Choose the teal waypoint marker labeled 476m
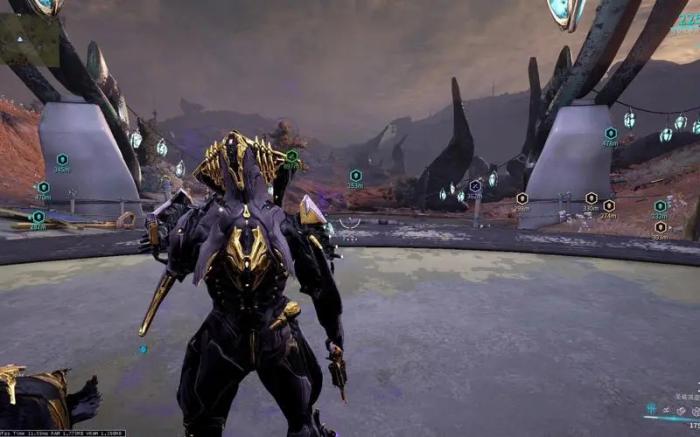The image size is (700, 437). (x=610, y=133)
